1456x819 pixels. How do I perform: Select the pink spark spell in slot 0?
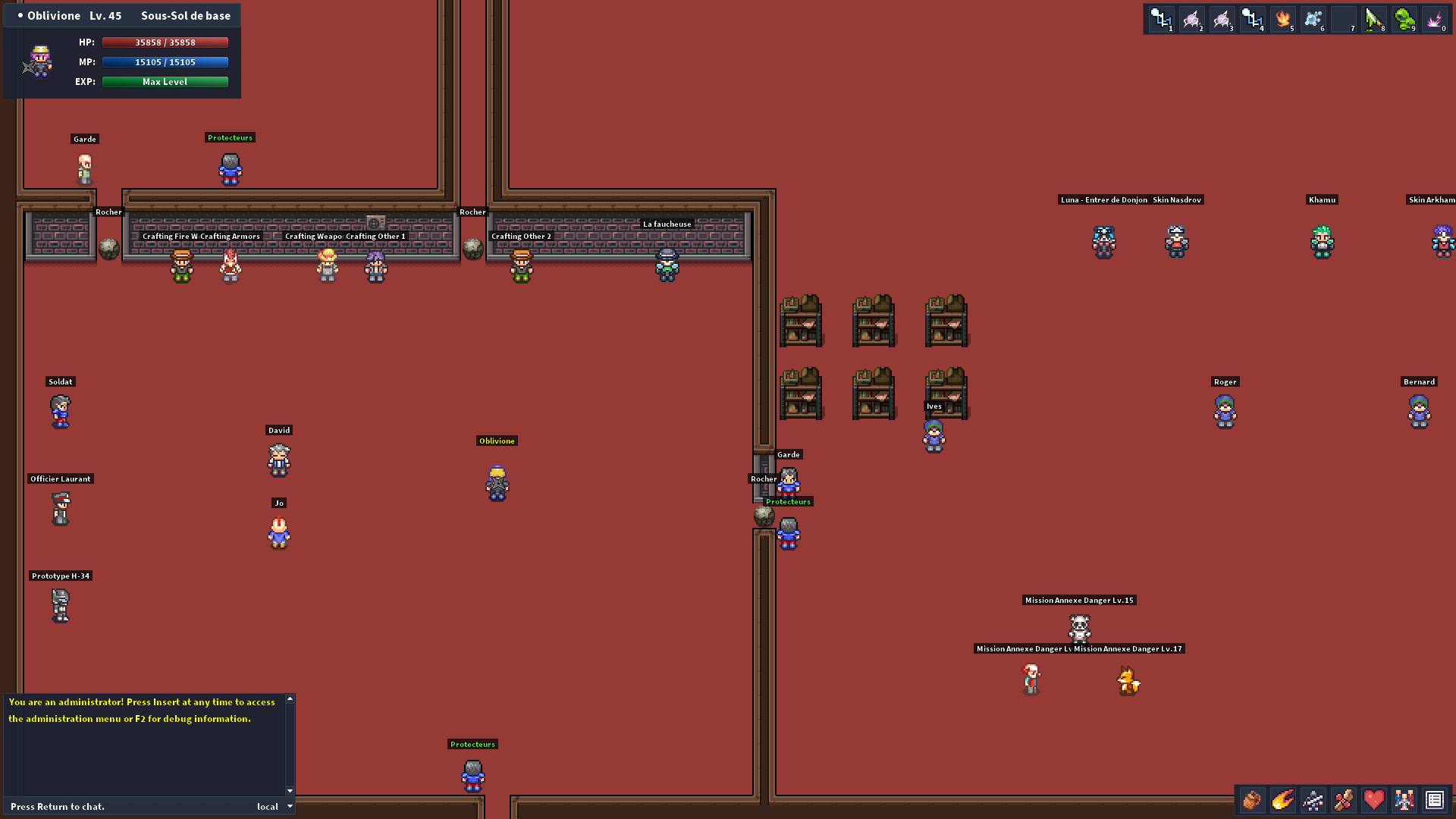[x=1434, y=19]
